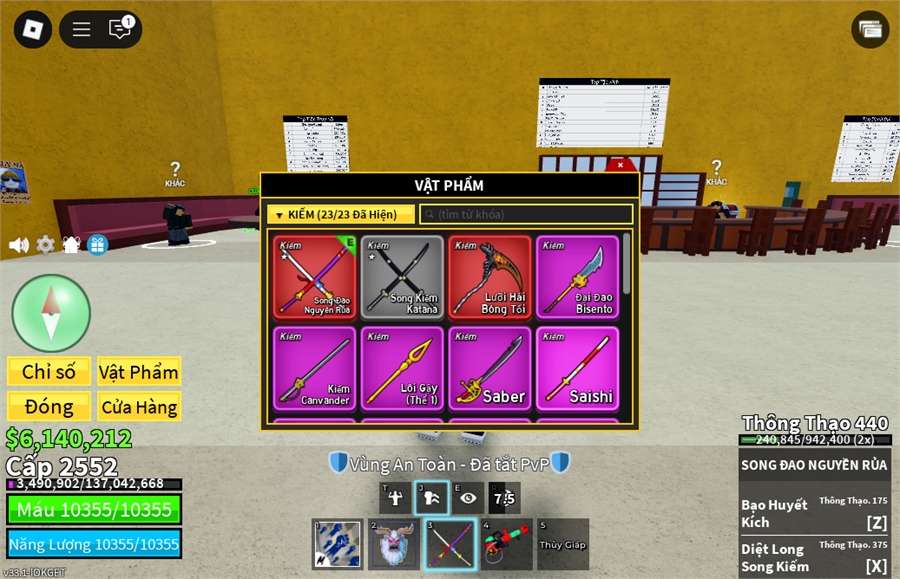The height and width of the screenshot is (579, 900).
Task: Toggle the sound speaker icon
Action: 19,245
